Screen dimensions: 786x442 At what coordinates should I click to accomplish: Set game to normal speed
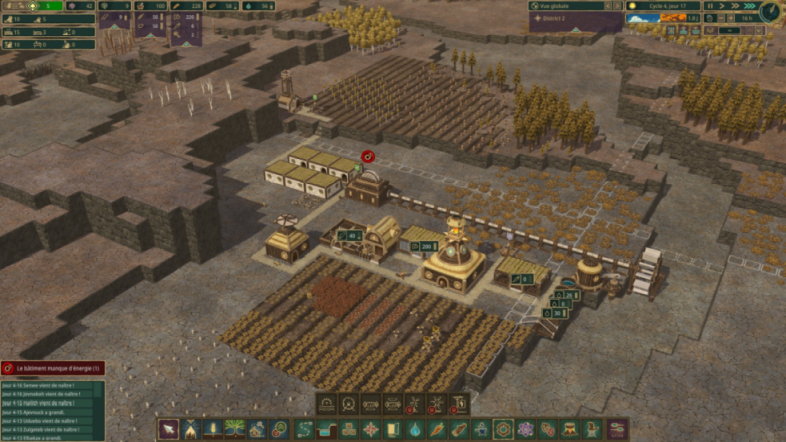point(723,6)
